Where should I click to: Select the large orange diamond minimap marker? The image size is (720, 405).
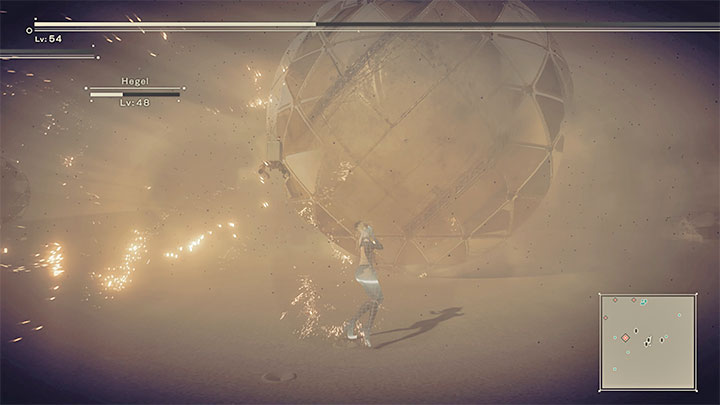(x=626, y=338)
